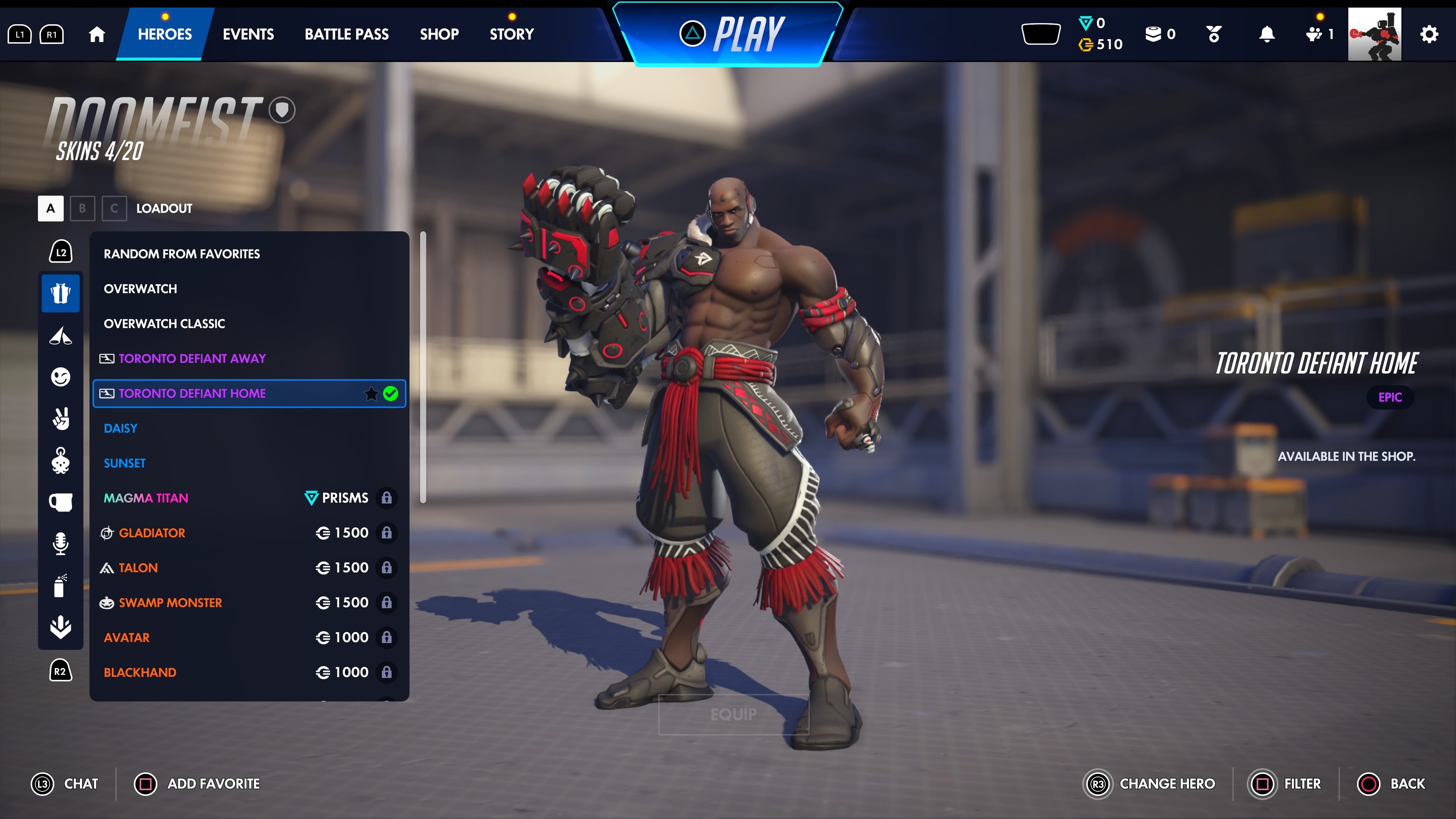Select the Overwatch Classic skin
Screen dimensions: 1456x819
pyautogui.click(x=164, y=324)
